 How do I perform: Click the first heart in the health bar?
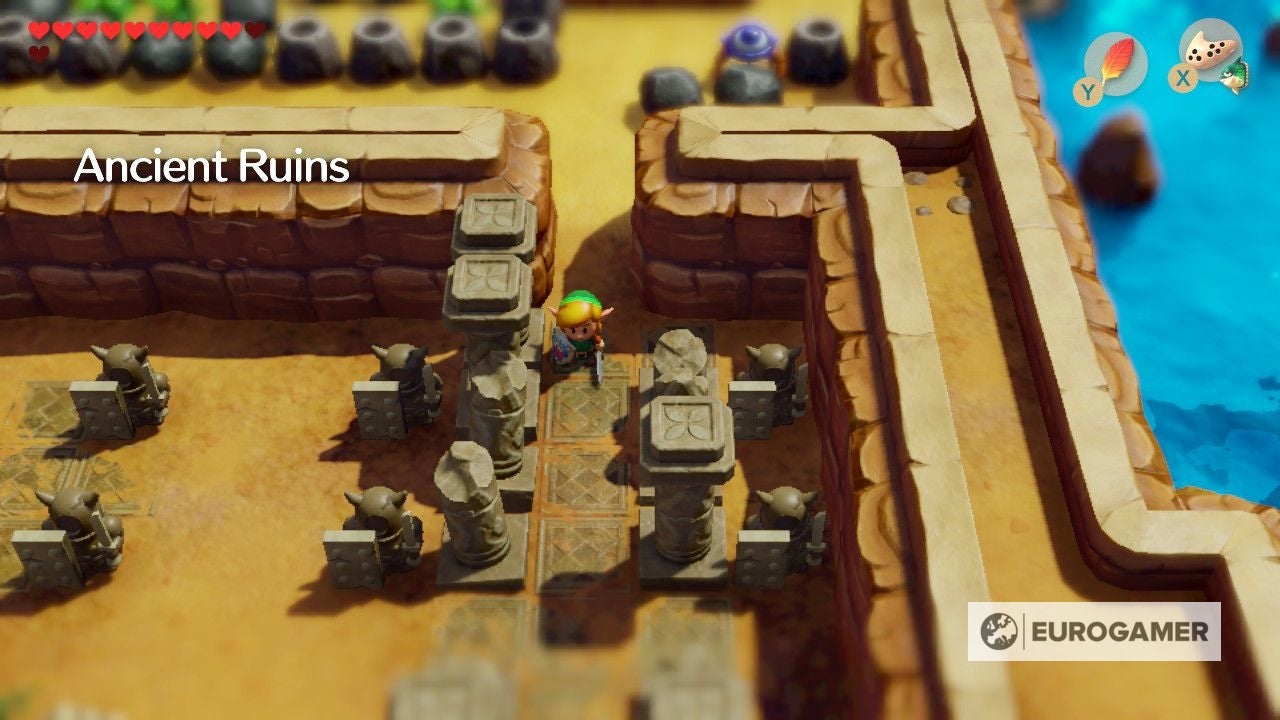[40, 29]
